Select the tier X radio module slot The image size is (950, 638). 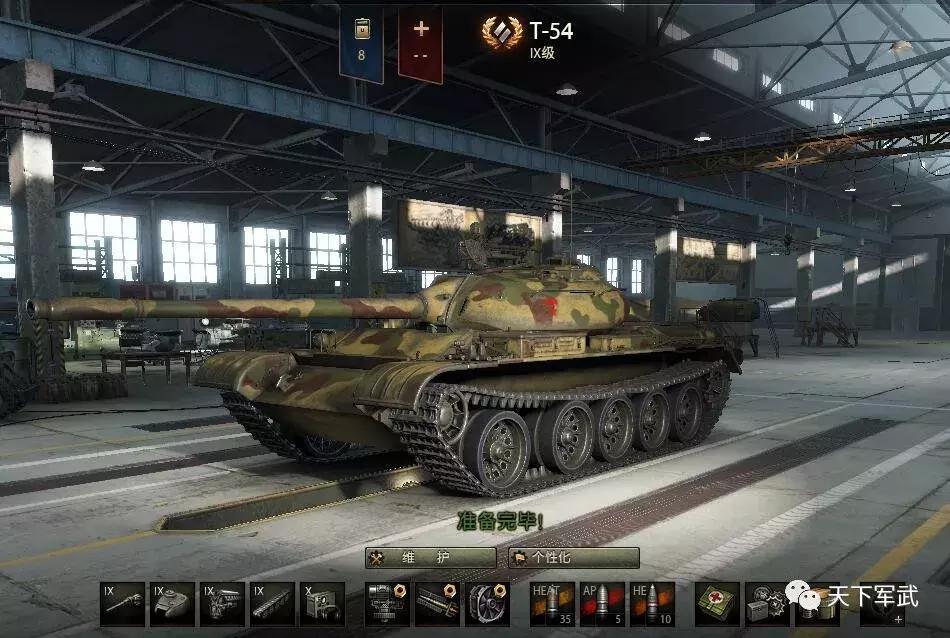pyautogui.click(x=322, y=604)
